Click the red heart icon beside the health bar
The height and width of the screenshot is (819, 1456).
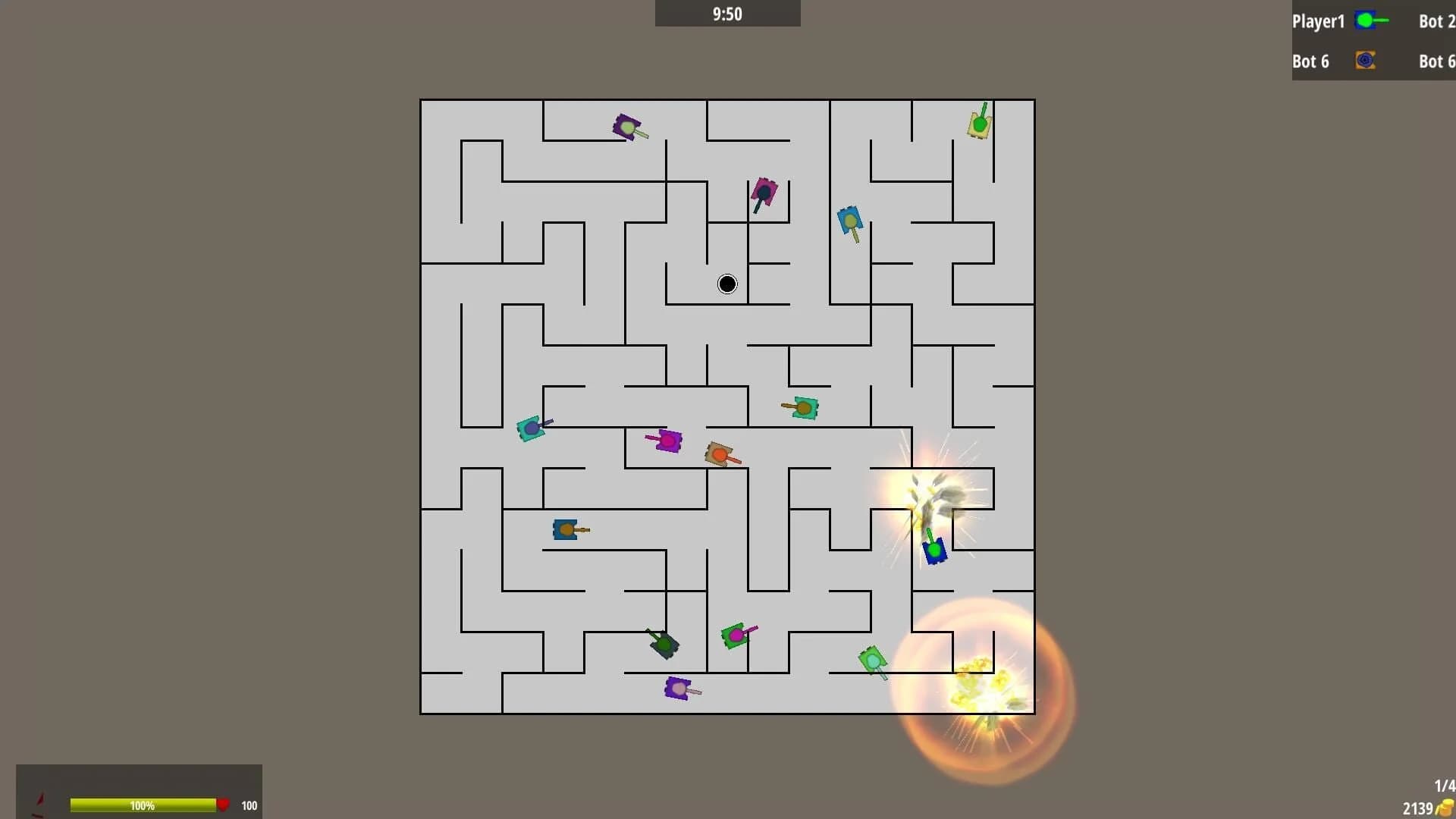225,805
